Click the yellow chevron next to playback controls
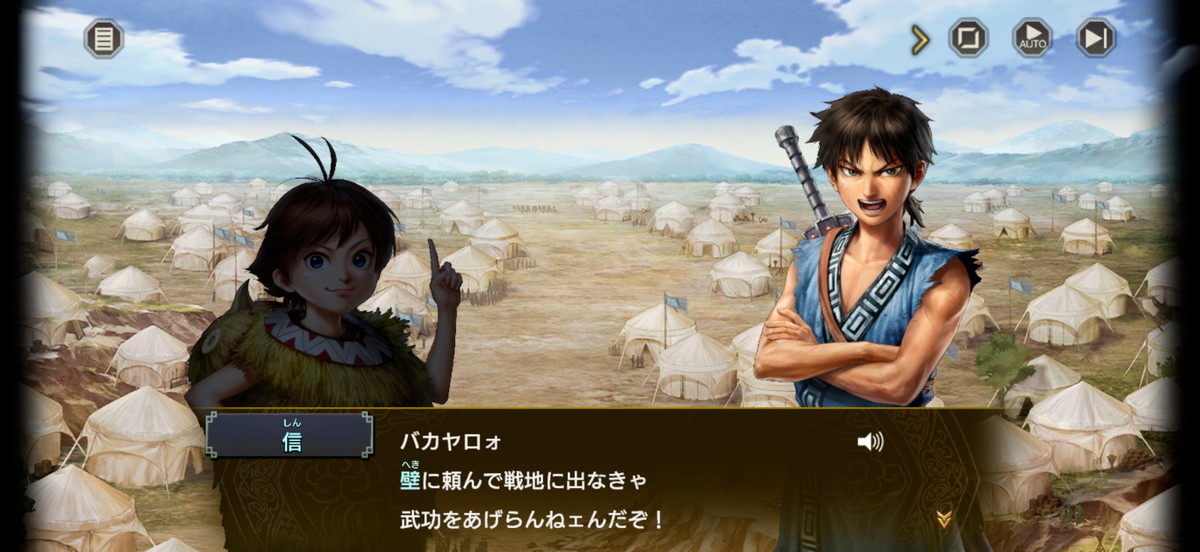This screenshot has width=1200, height=552. coord(920,40)
